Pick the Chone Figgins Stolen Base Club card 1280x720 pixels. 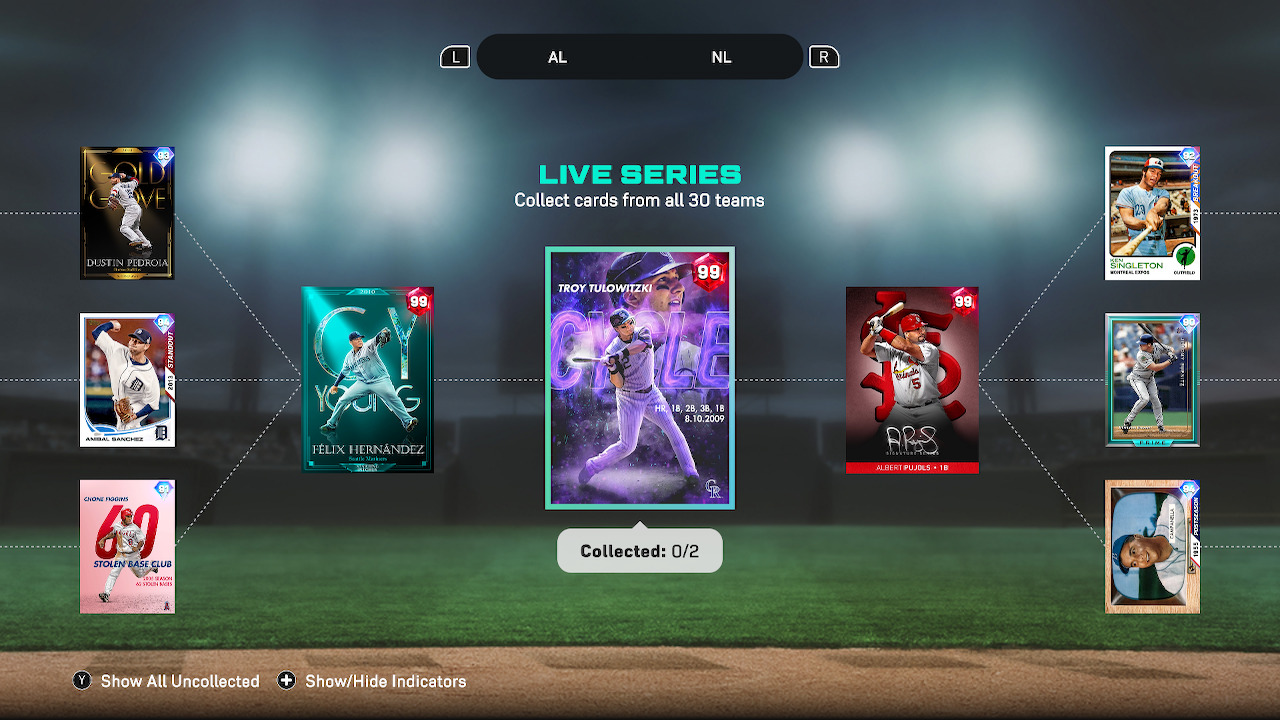(127, 546)
